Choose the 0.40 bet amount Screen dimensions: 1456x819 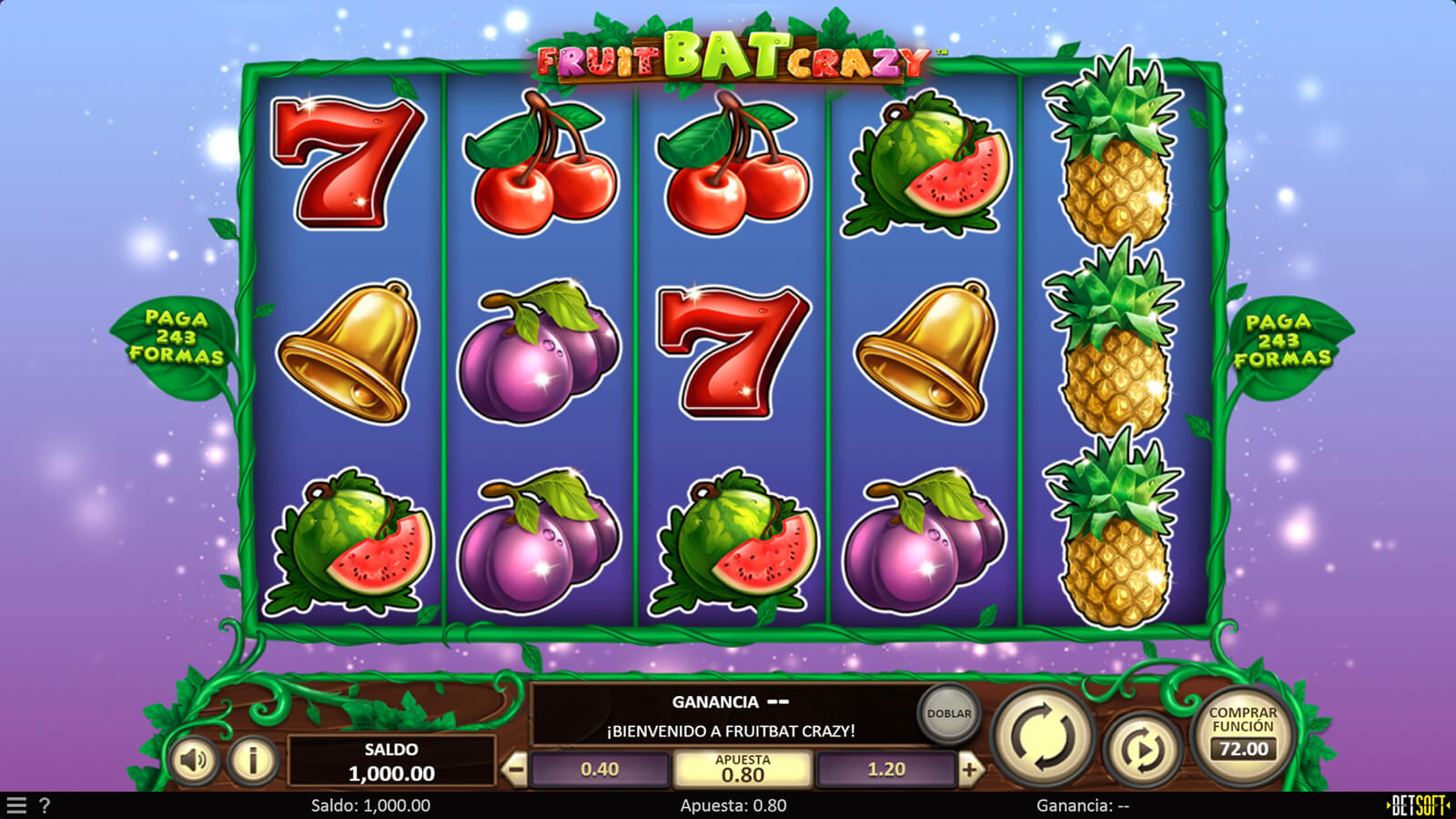pos(600,770)
